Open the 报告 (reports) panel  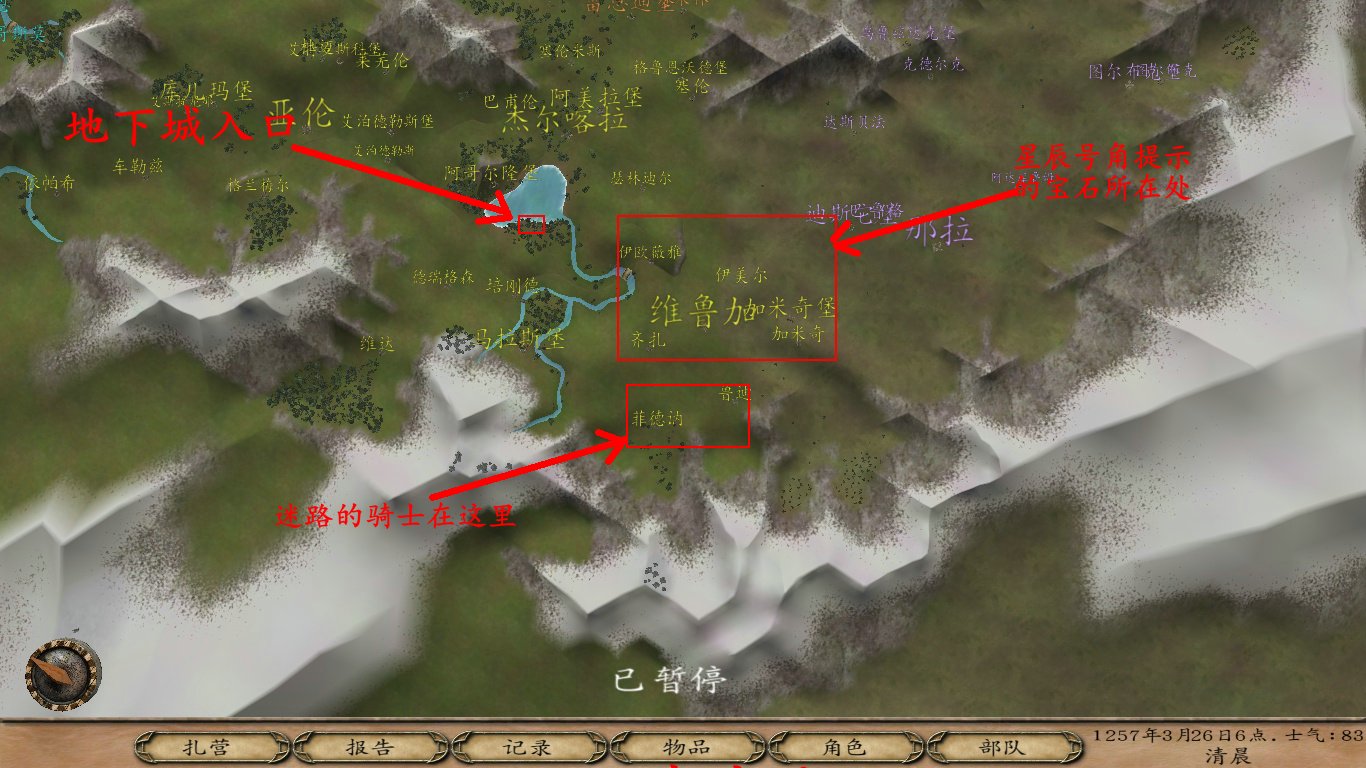pos(366,745)
